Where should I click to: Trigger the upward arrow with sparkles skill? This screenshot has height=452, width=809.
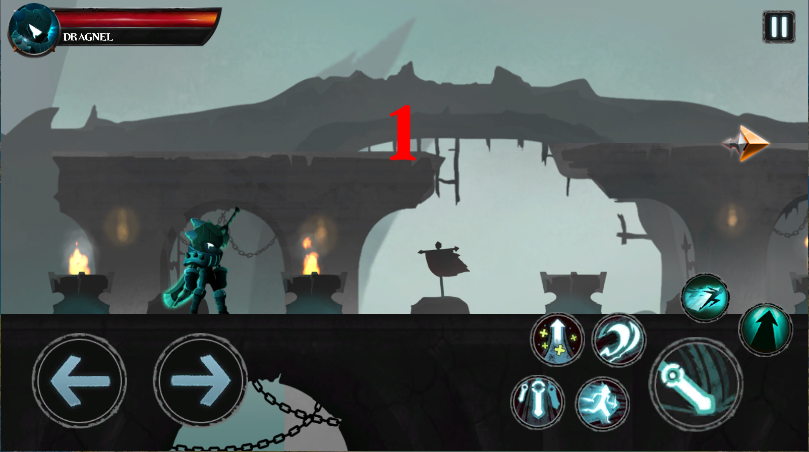click(x=557, y=339)
